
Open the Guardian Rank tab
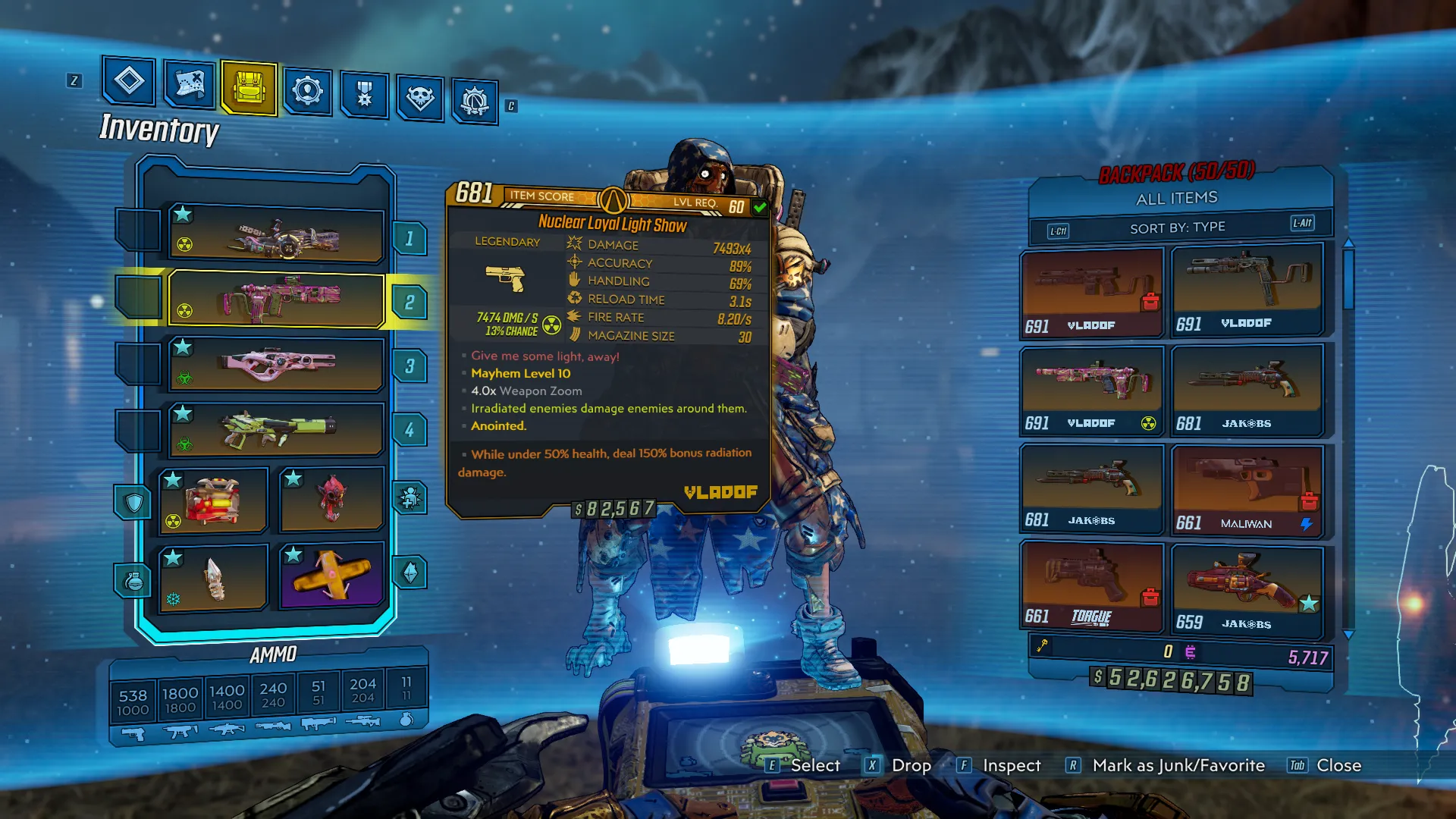(365, 95)
